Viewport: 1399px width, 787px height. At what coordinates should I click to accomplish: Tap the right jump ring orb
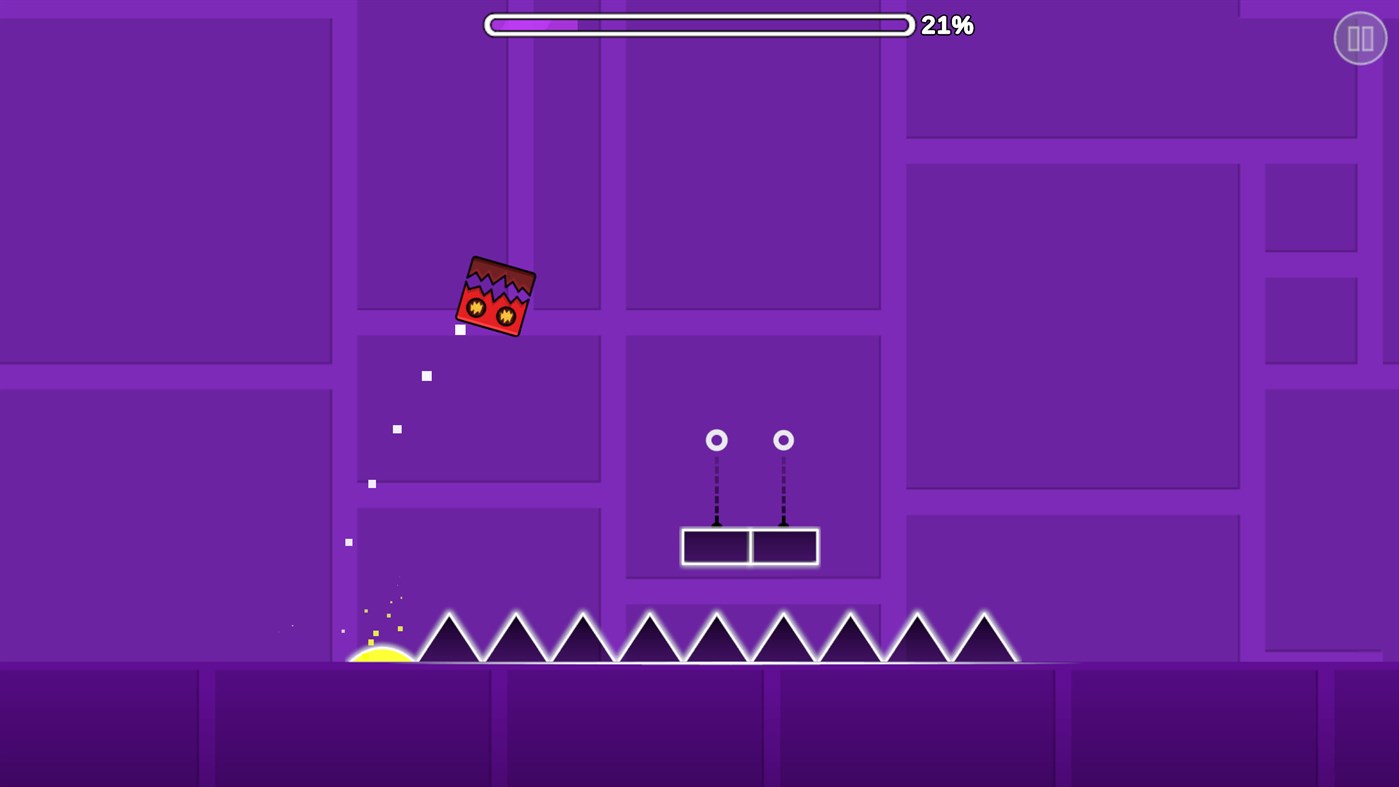pyautogui.click(x=784, y=439)
